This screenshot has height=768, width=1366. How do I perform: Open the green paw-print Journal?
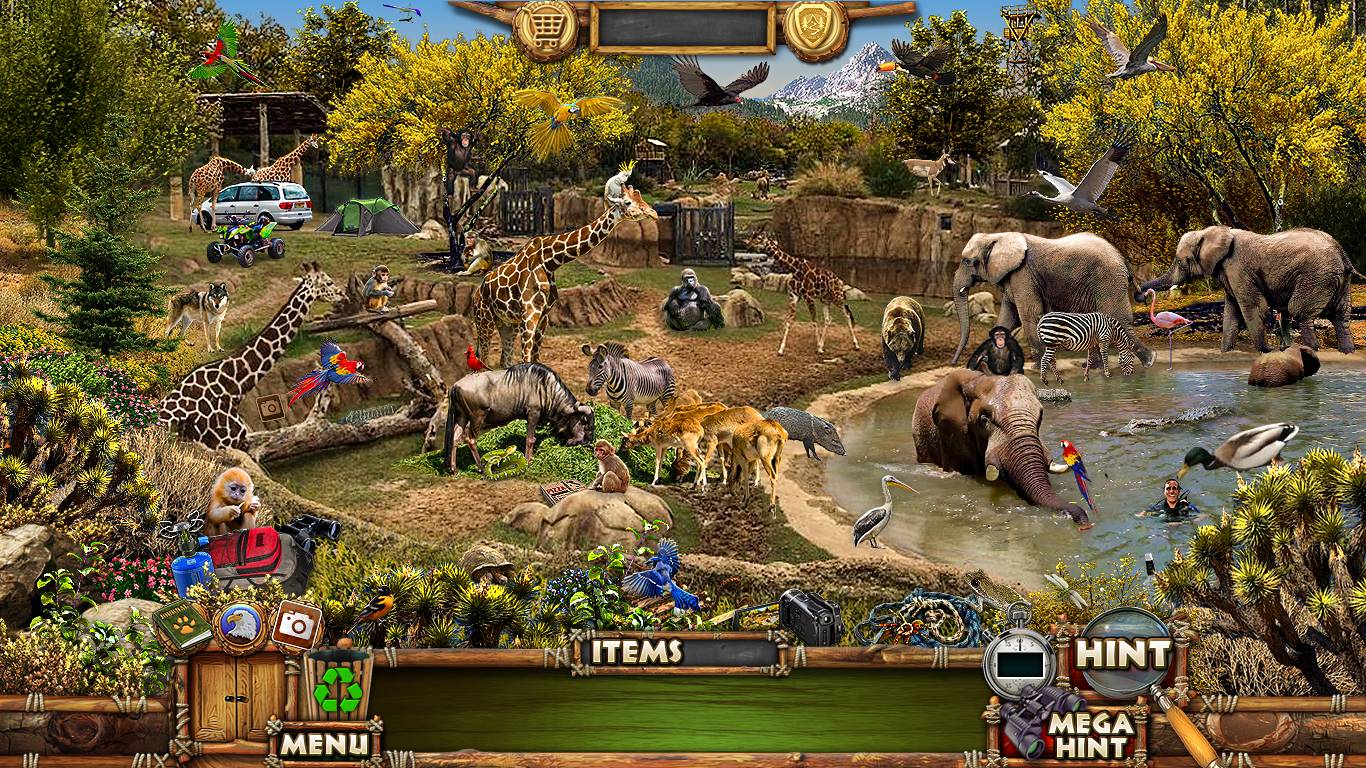(182, 625)
